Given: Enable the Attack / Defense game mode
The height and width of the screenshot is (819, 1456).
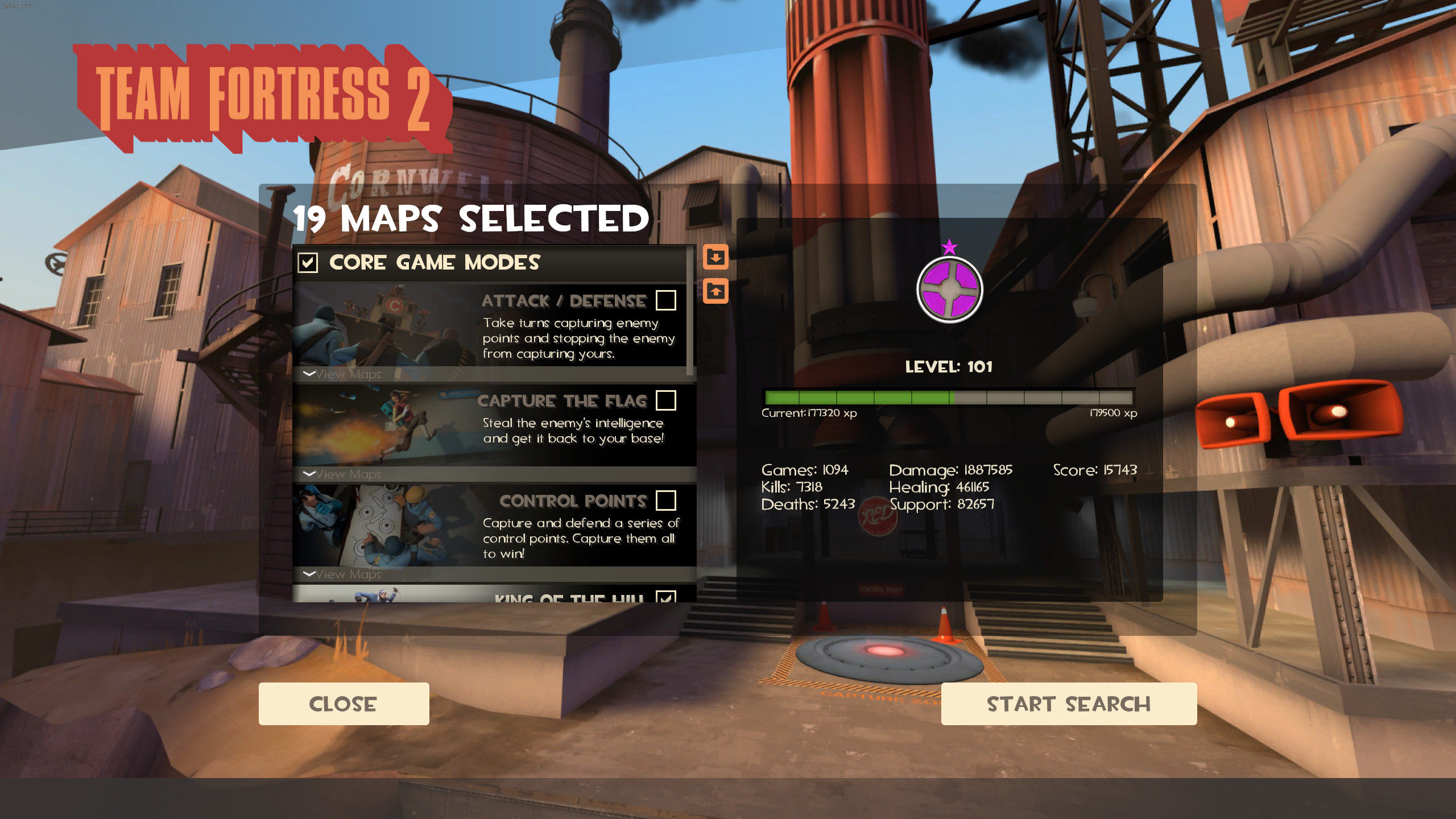Looking at the screenshot, I should pyautogui.click(x=667, y=301).
